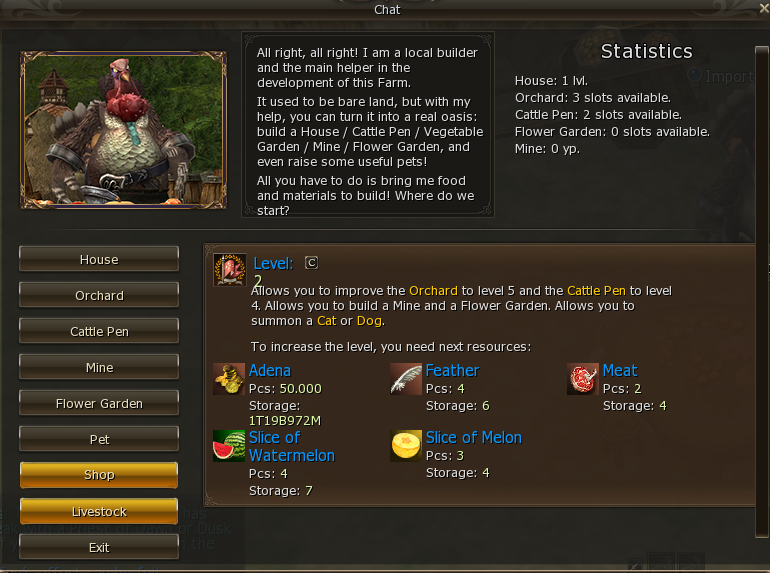Exit the farm builder dialog

point(99,547)
